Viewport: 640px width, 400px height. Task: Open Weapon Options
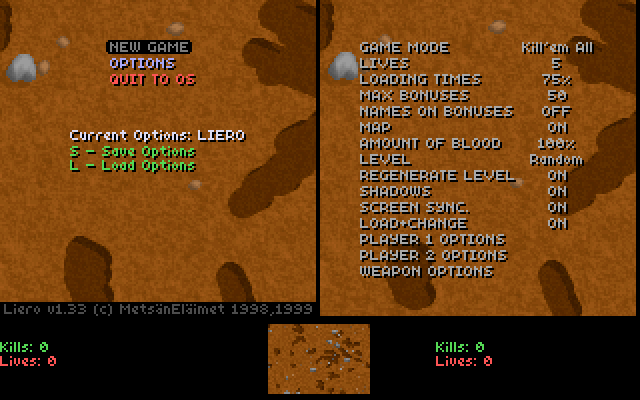[425, 271]
